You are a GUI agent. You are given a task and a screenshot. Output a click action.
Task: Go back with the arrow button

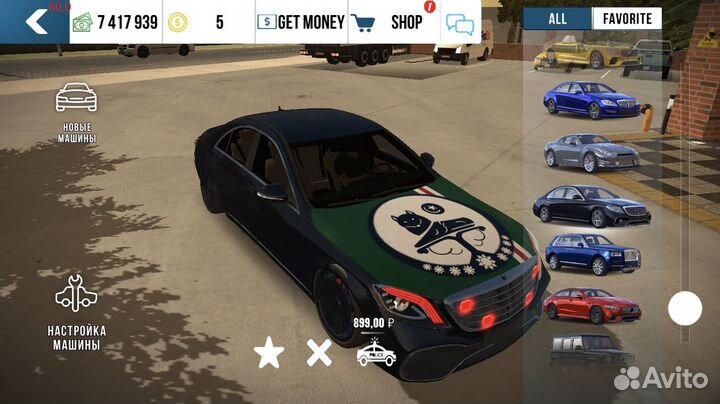(x=35, y=21)
